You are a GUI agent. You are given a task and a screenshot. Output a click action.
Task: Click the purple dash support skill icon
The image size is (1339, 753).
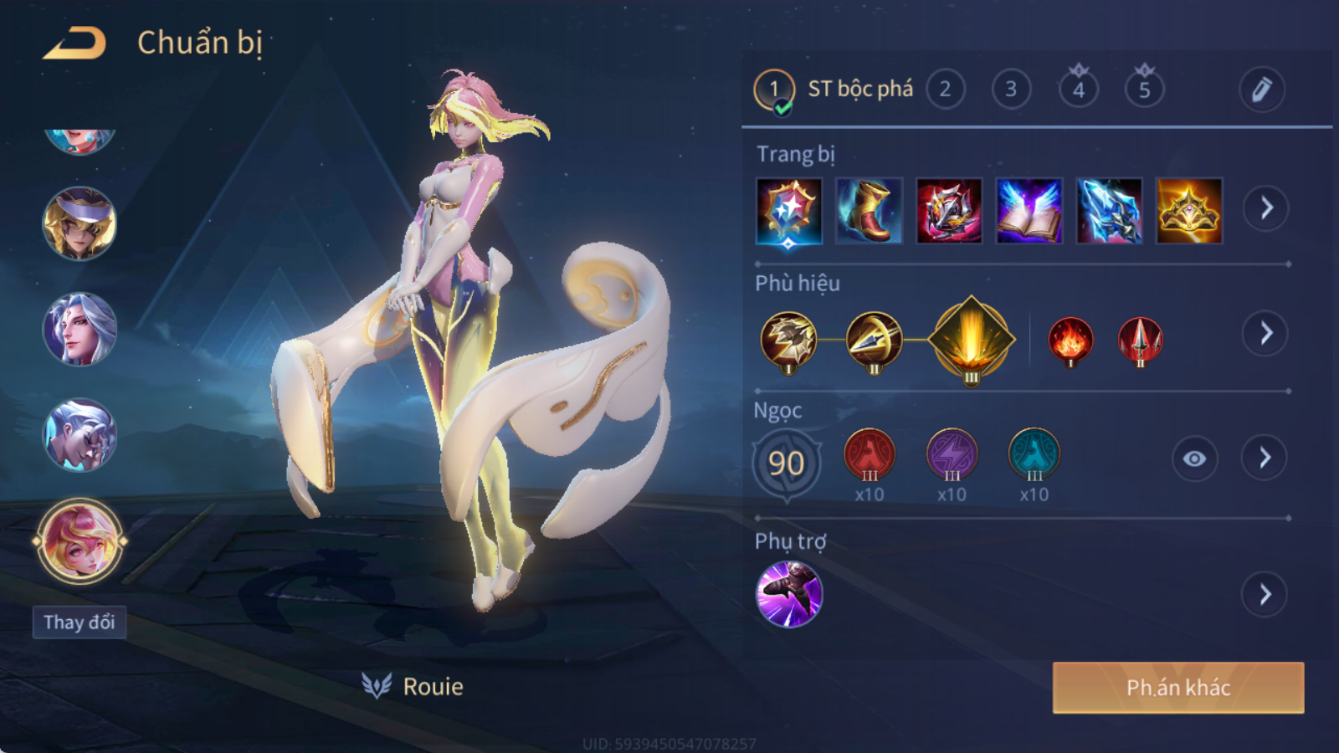[x=789, y=594]
